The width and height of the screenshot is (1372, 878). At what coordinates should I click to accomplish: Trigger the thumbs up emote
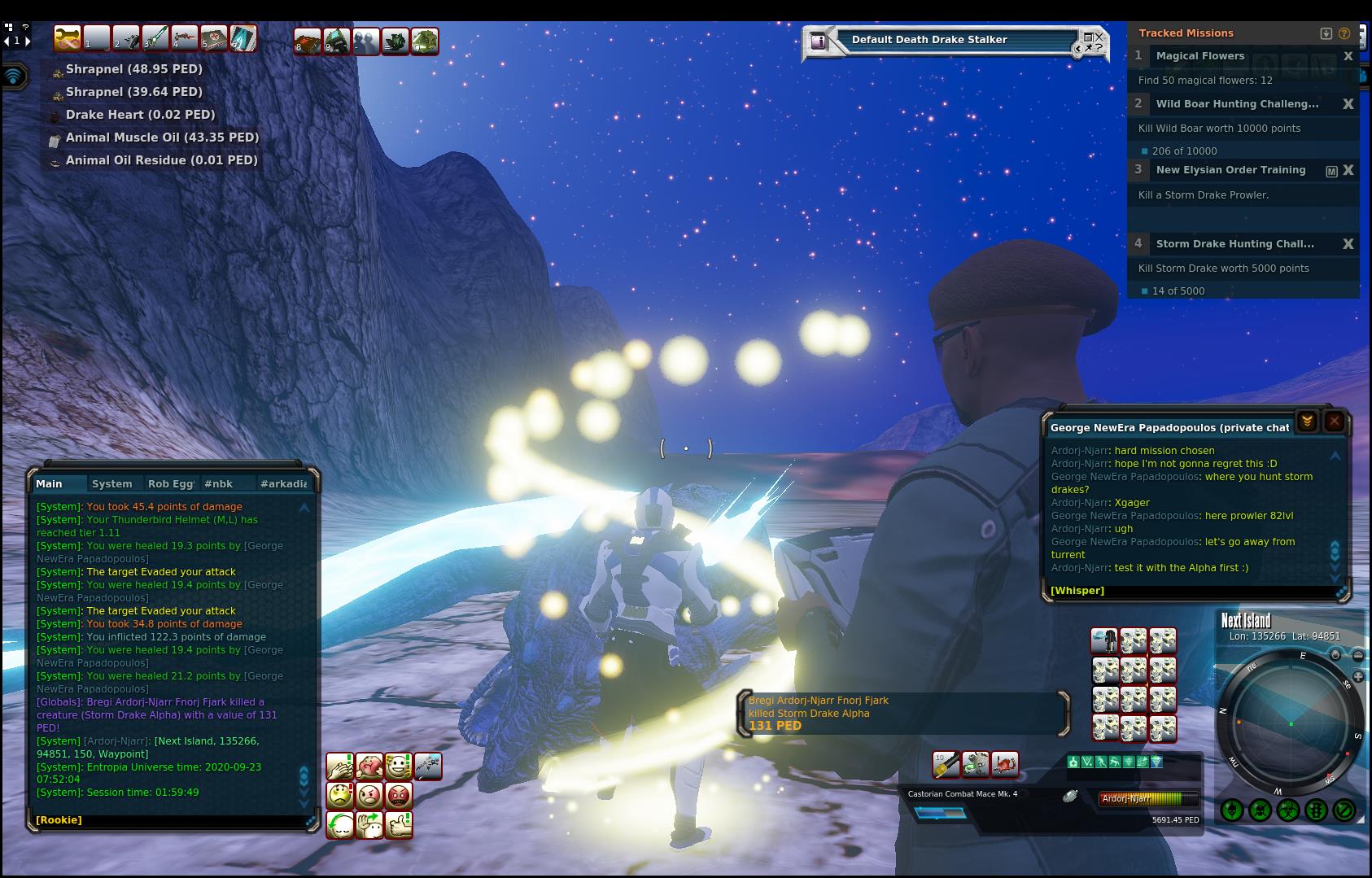[399, 825]
